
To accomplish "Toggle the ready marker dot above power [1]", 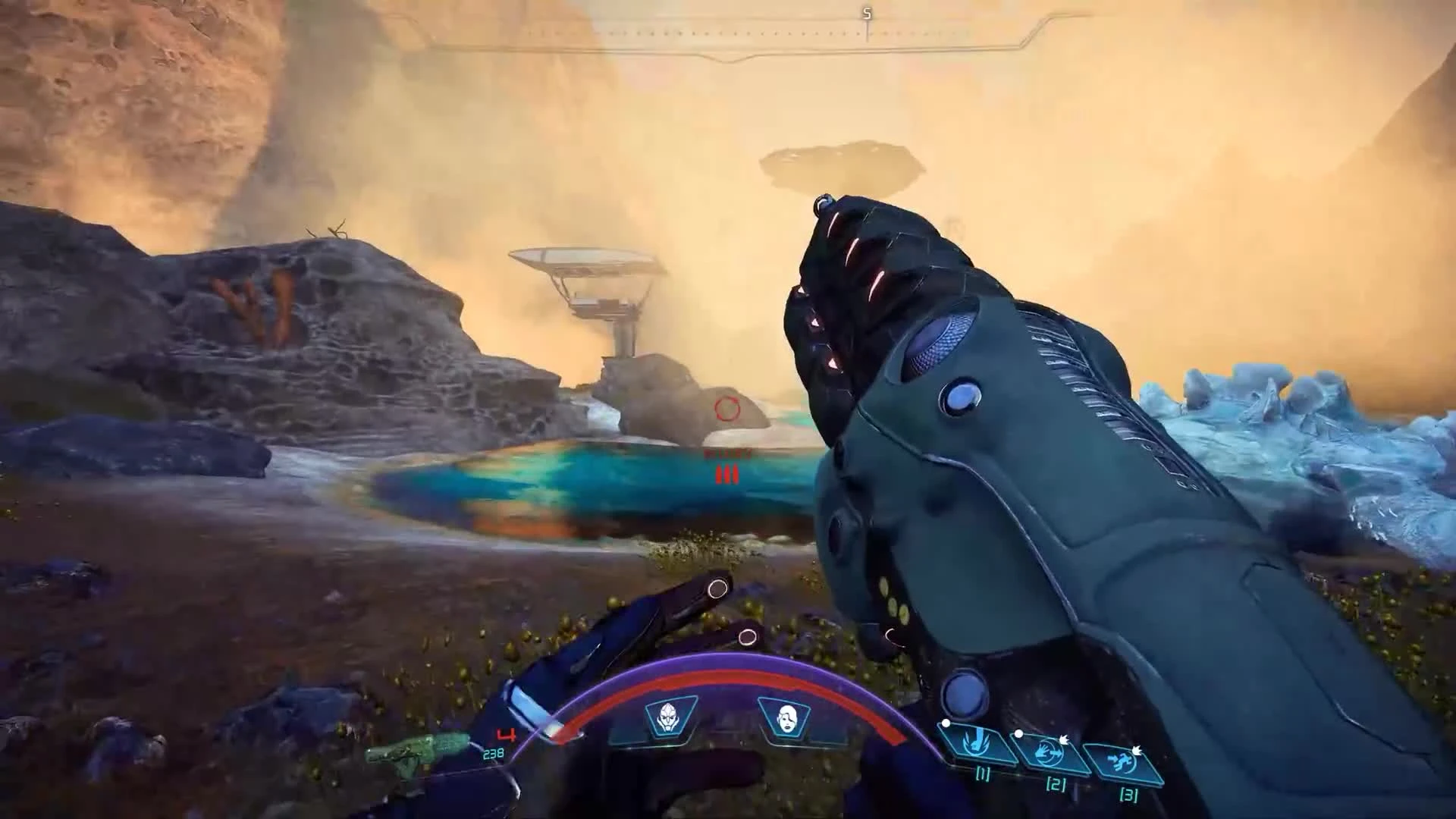I will pyautogui.click(x=946, y=723).
